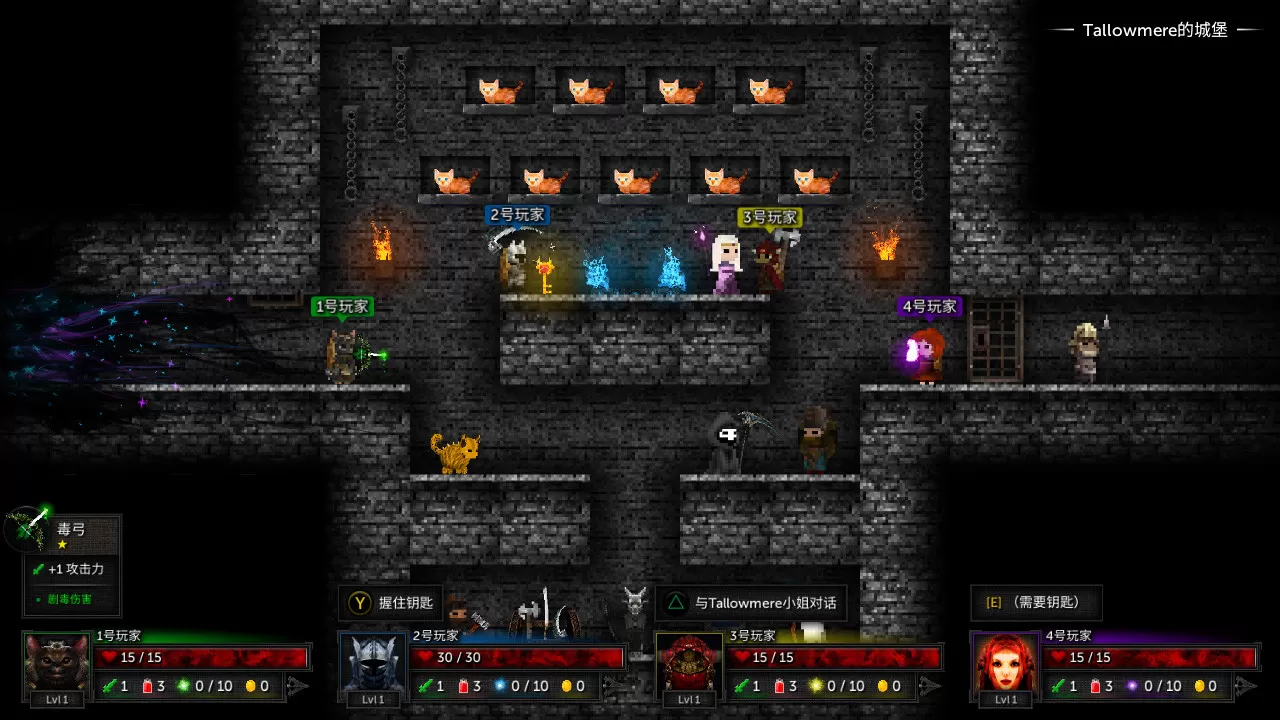Click the 4号玩家 name tag

929,306
